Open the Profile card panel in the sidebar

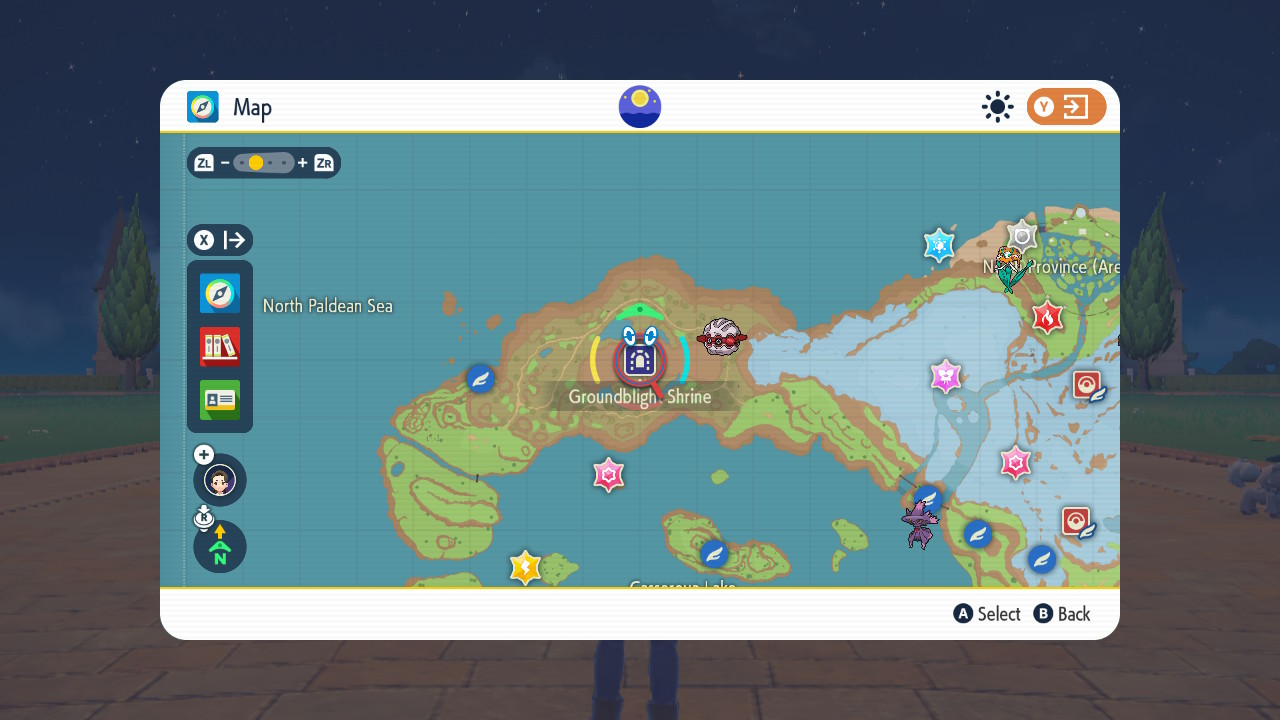pos(219,398)
